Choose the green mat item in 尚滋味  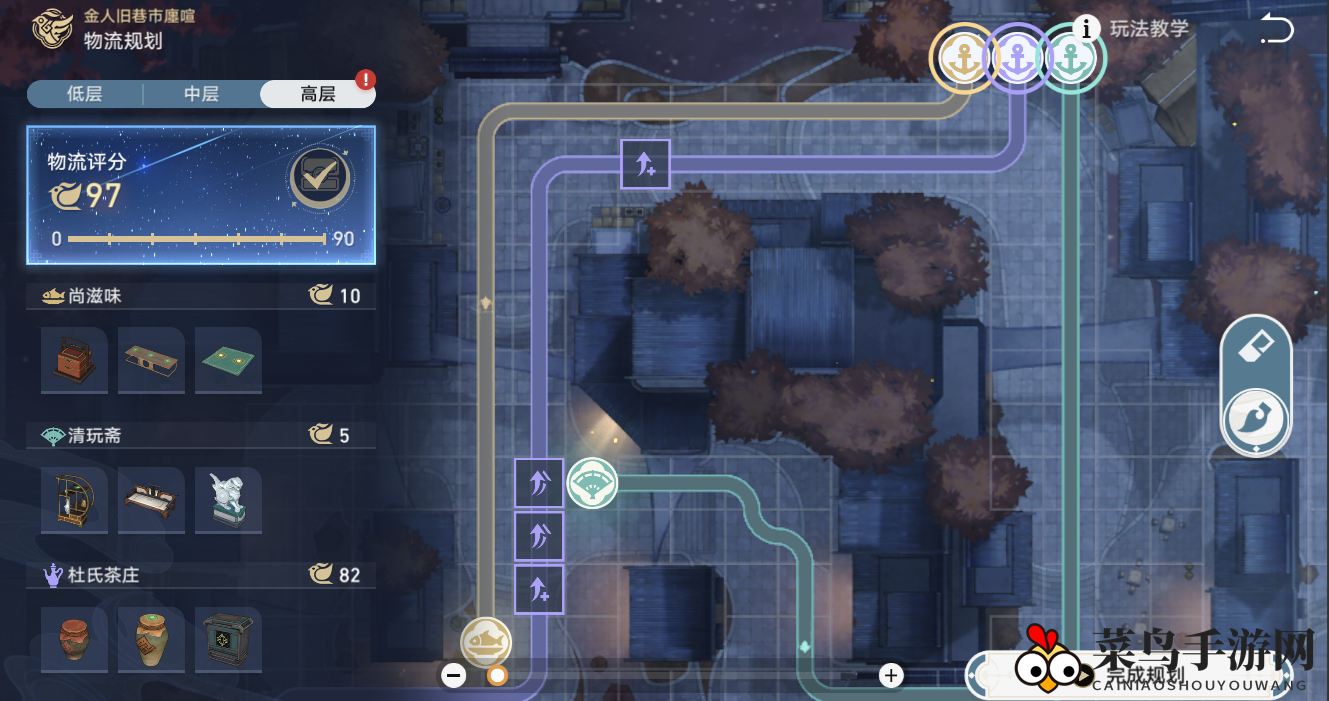tap(228, 360)
